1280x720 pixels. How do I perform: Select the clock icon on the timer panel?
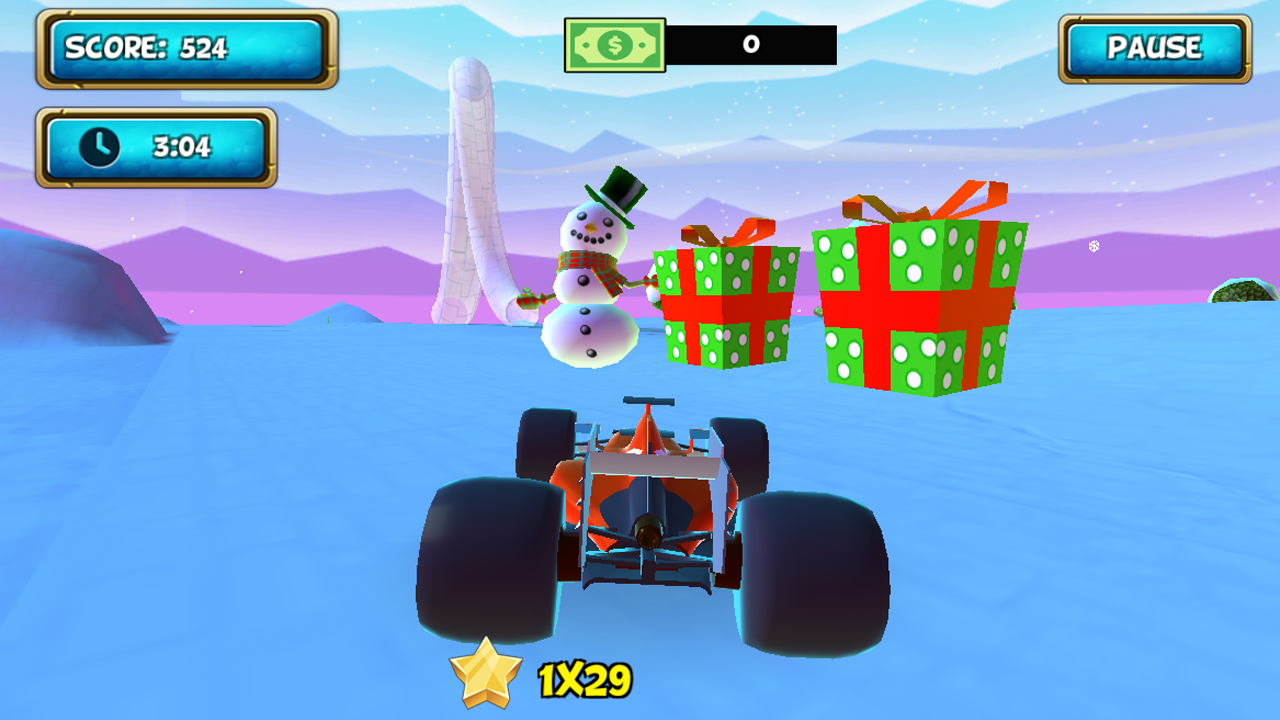[100, 146]
